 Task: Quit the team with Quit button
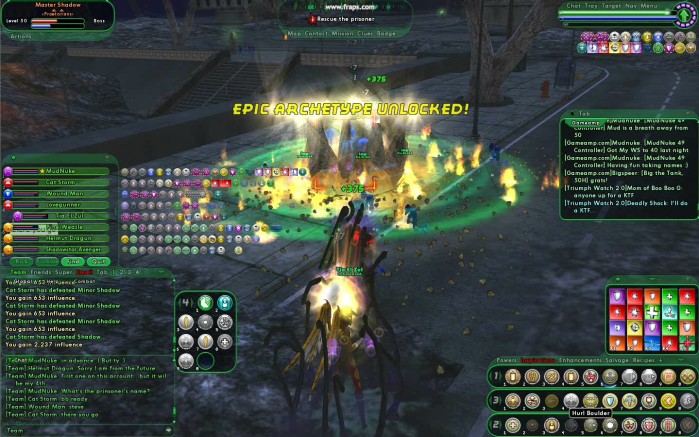pos(97,260)
